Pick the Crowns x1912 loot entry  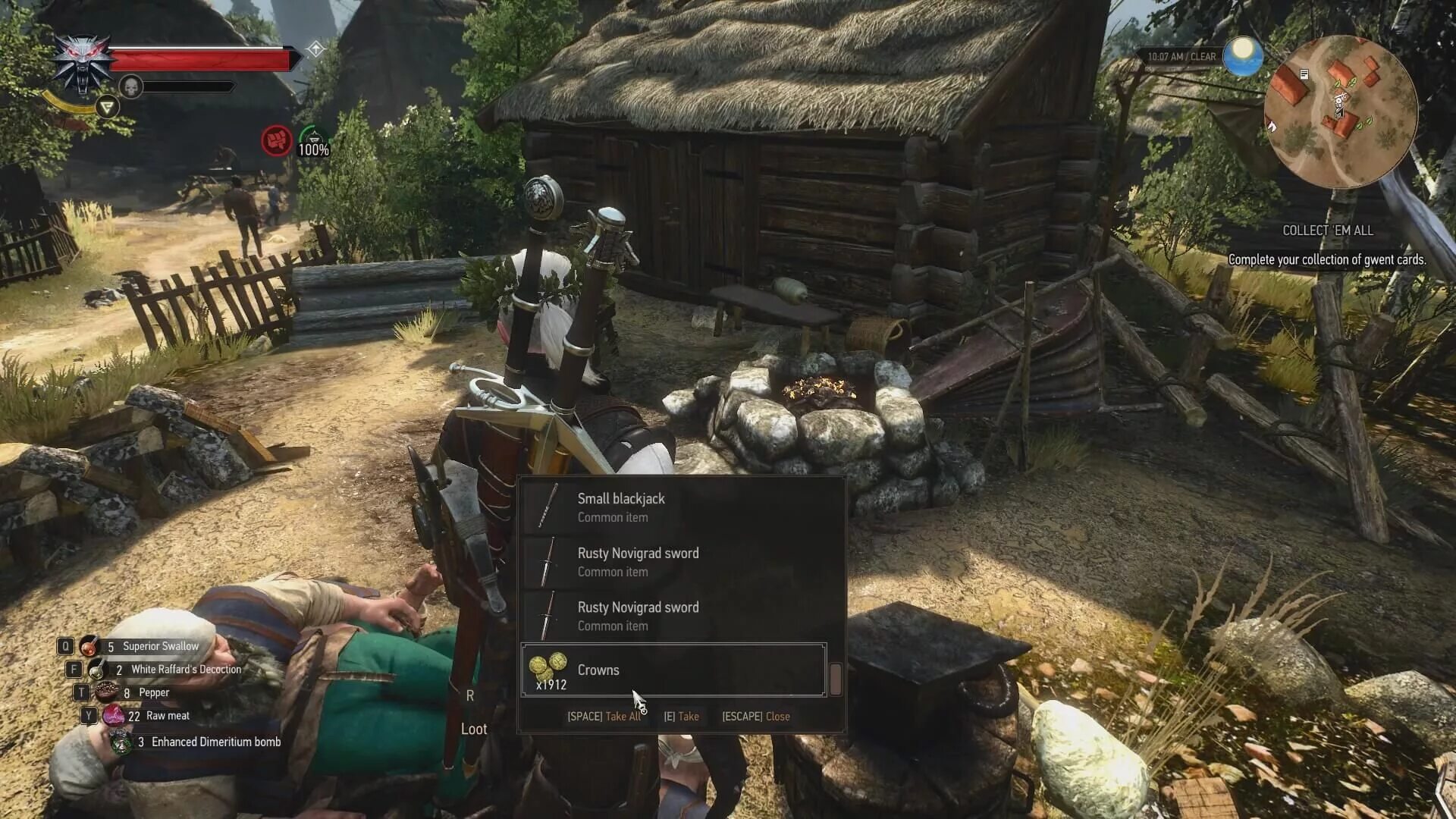[673, 670]
